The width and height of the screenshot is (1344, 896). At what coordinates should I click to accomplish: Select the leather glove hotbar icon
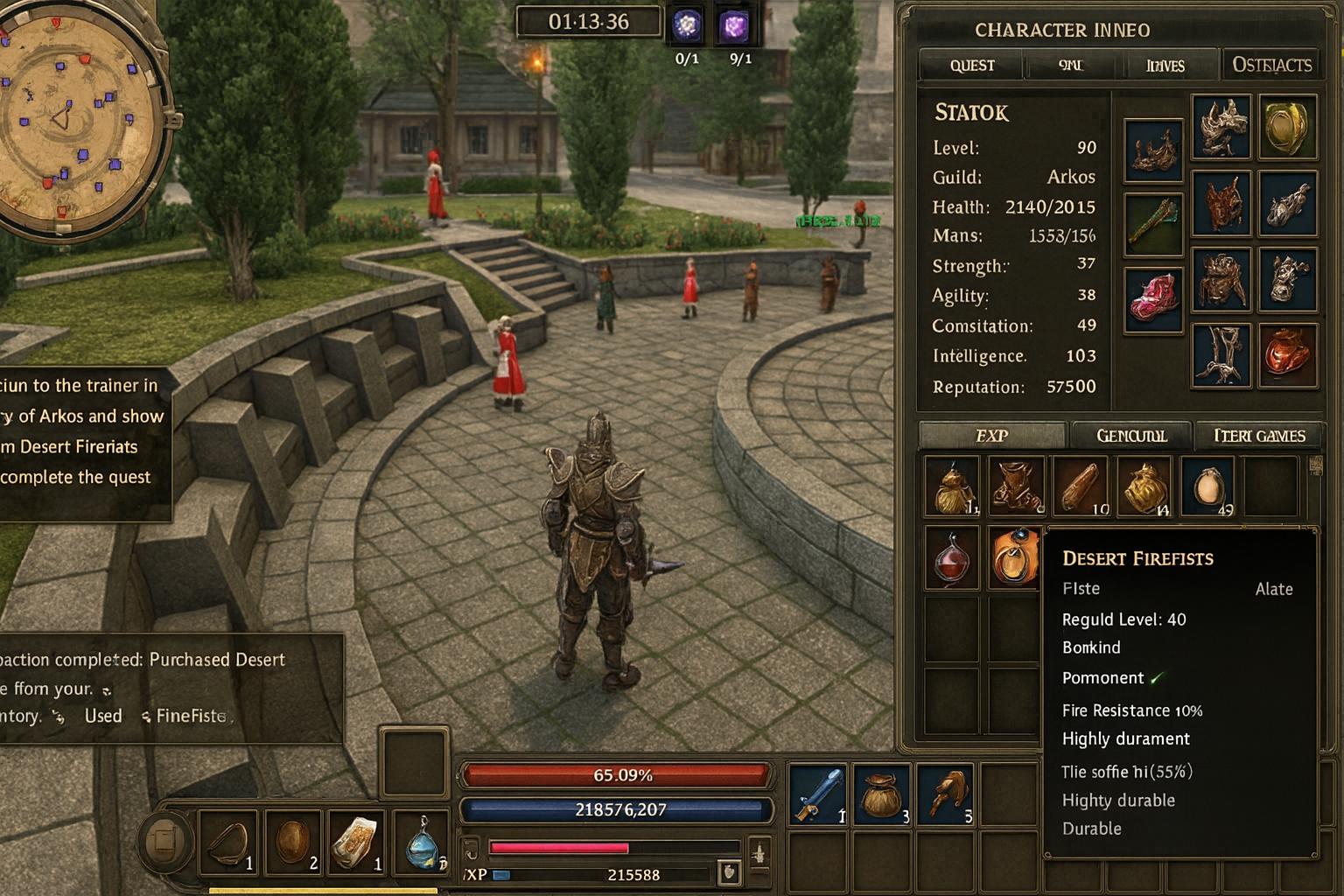[944, 794]
